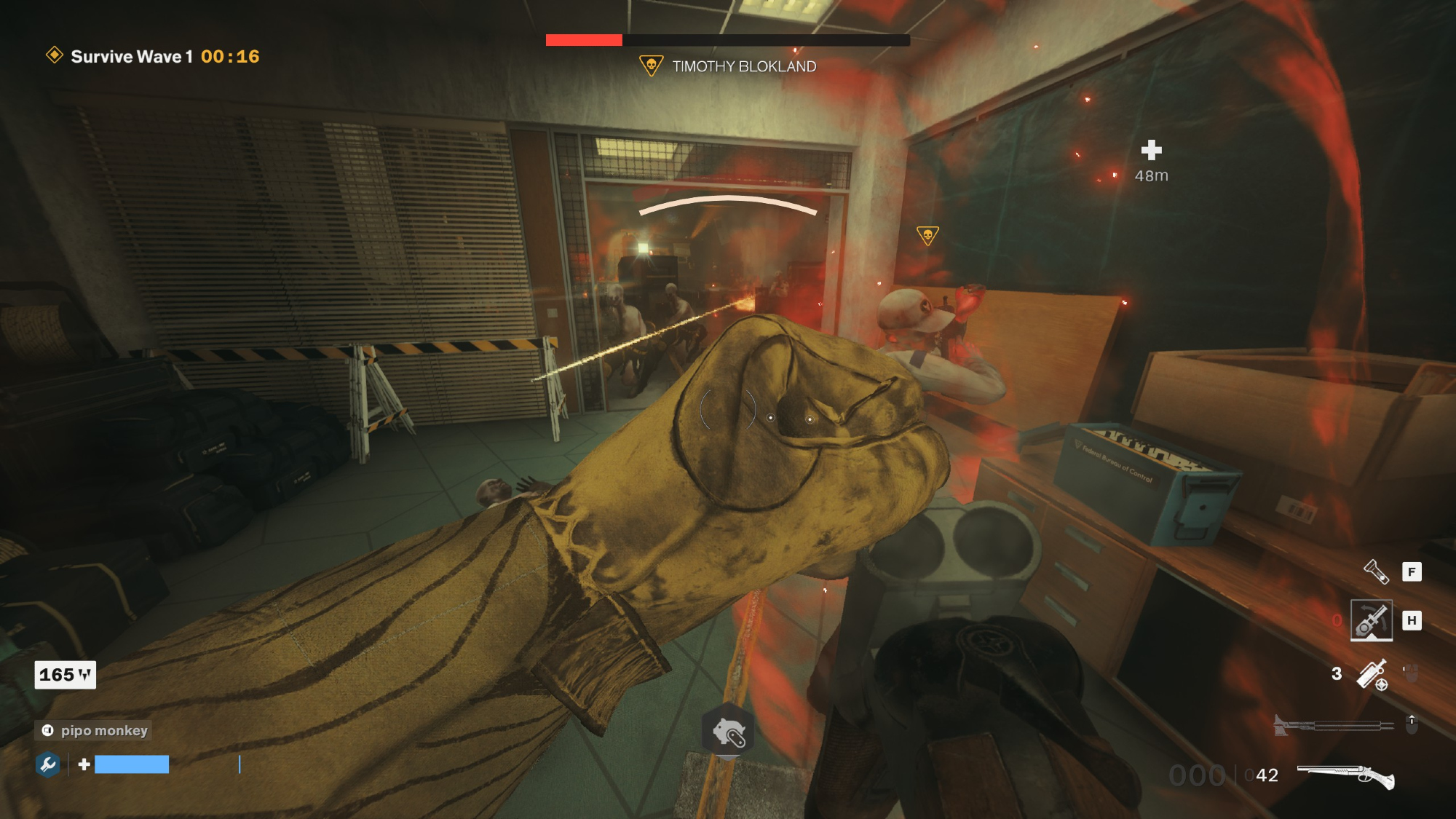Activate the highlighted turret deployable slot

pyautogui.click(x=1372, y=620)
